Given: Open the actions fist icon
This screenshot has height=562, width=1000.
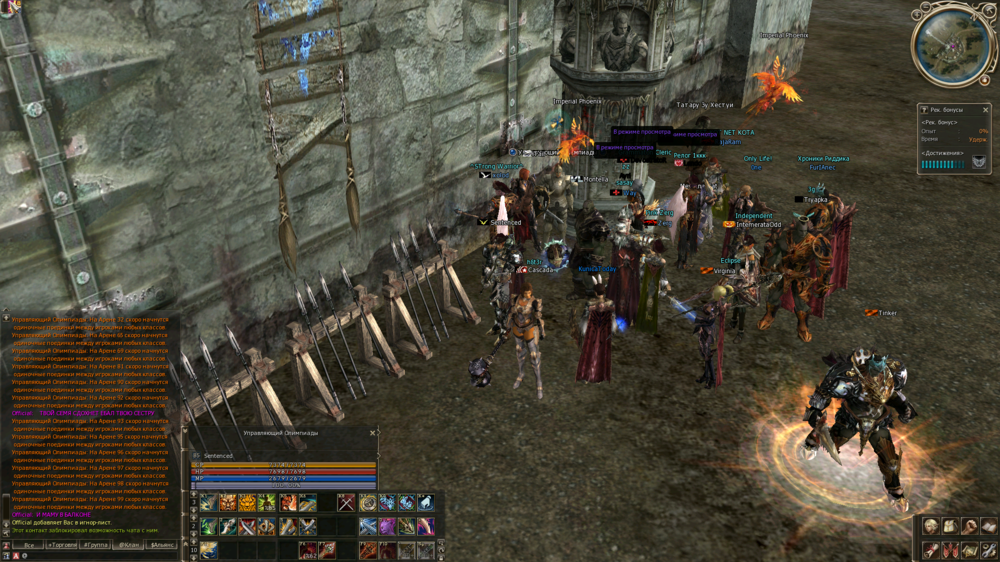Looking at the screenshot, I should click(x=969, y=527).
